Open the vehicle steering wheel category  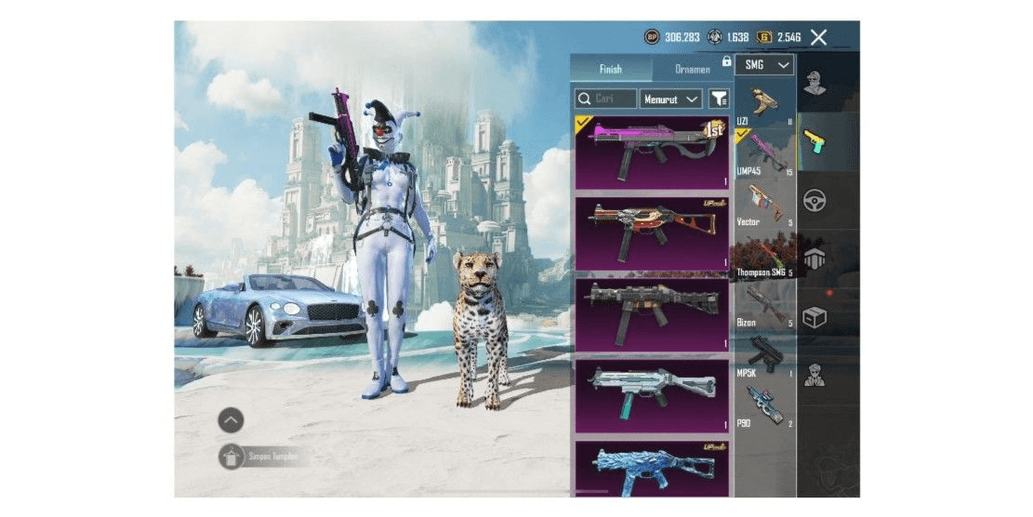tap(815, 199)
